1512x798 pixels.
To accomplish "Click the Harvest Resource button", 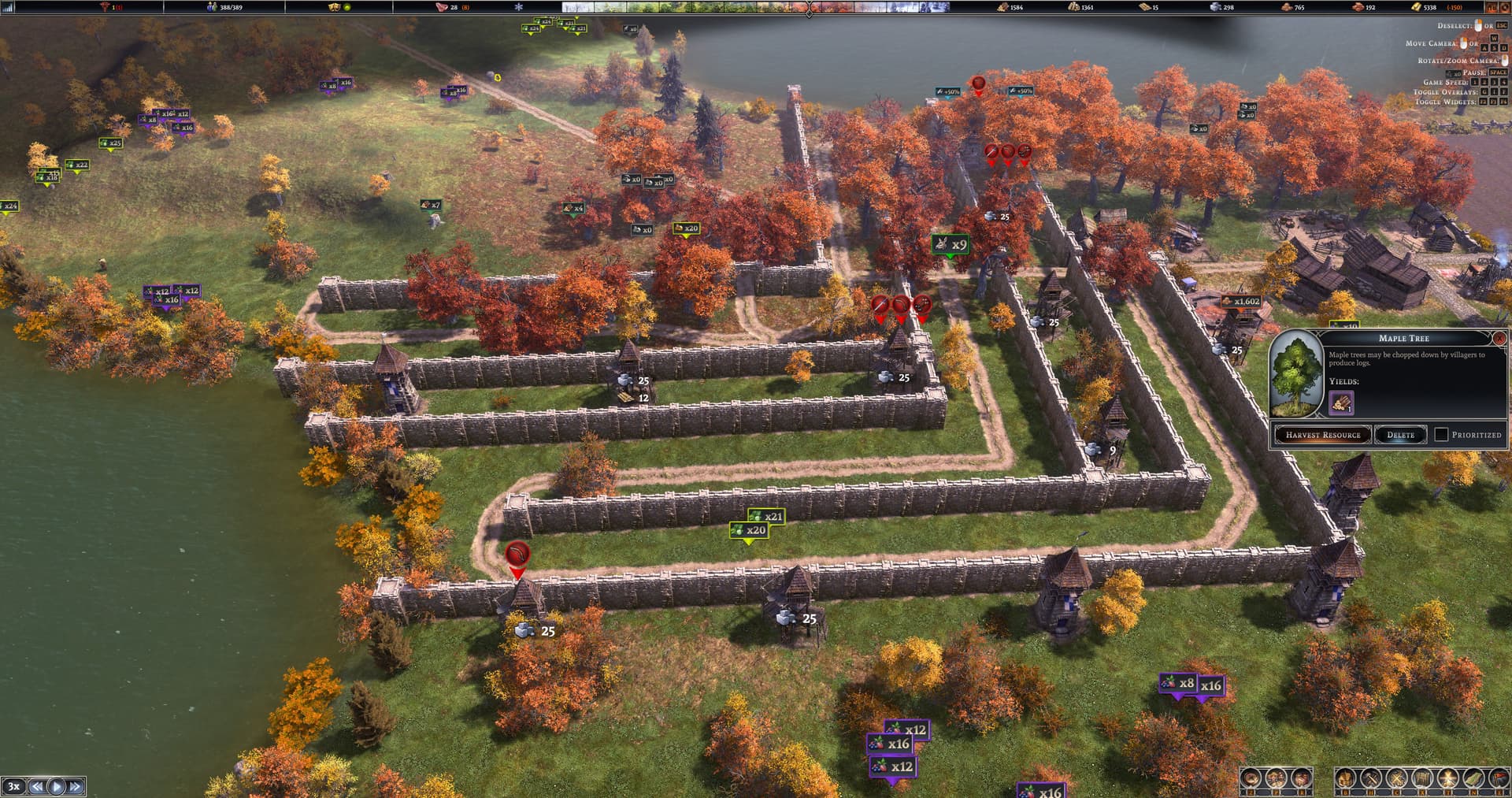I will coord(1322,435).
